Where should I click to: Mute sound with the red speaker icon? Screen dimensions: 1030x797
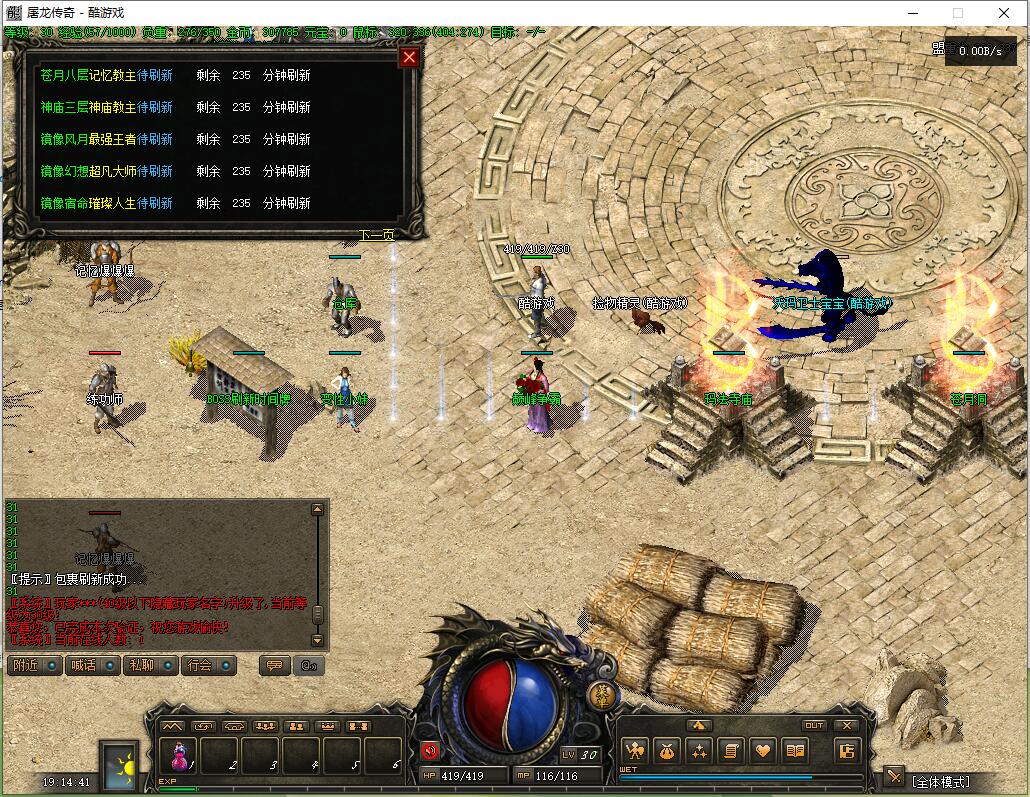pos(430,751)
